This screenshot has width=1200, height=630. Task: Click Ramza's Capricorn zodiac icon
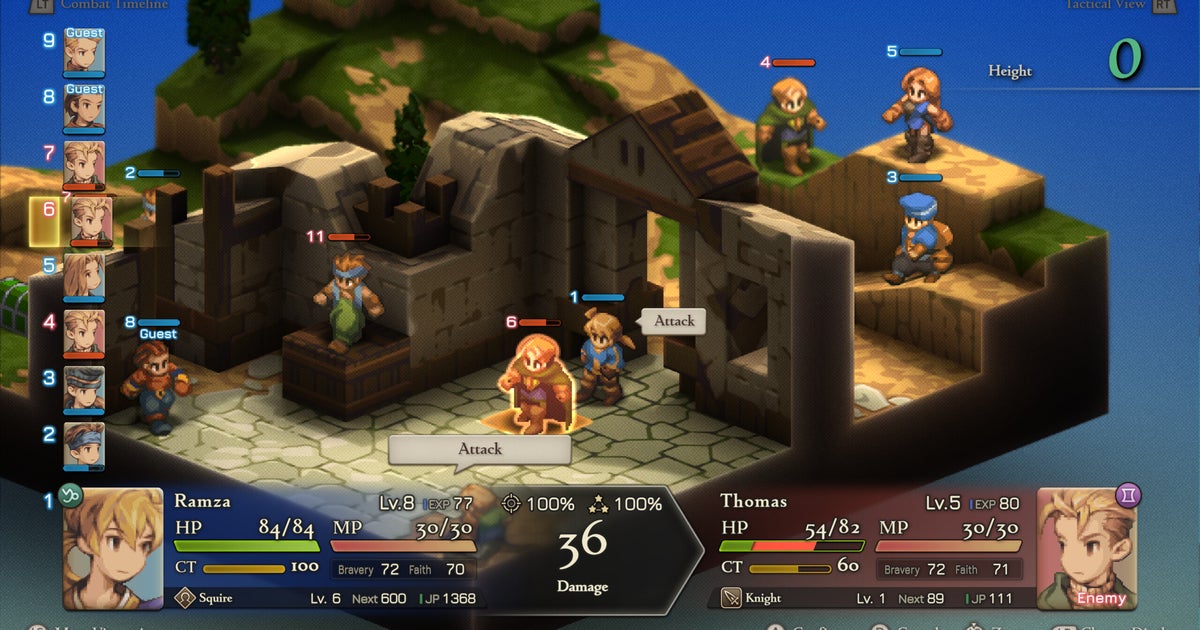click(71, 497)
